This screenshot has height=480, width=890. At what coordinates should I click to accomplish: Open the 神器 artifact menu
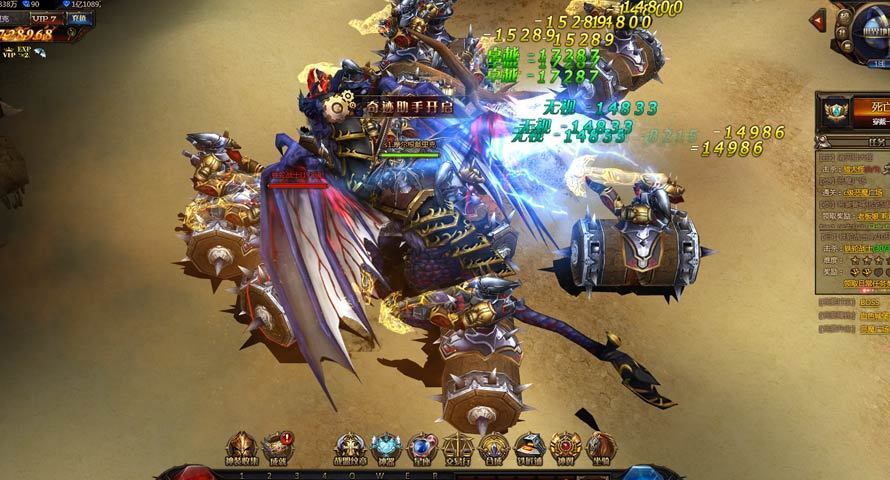386,446
